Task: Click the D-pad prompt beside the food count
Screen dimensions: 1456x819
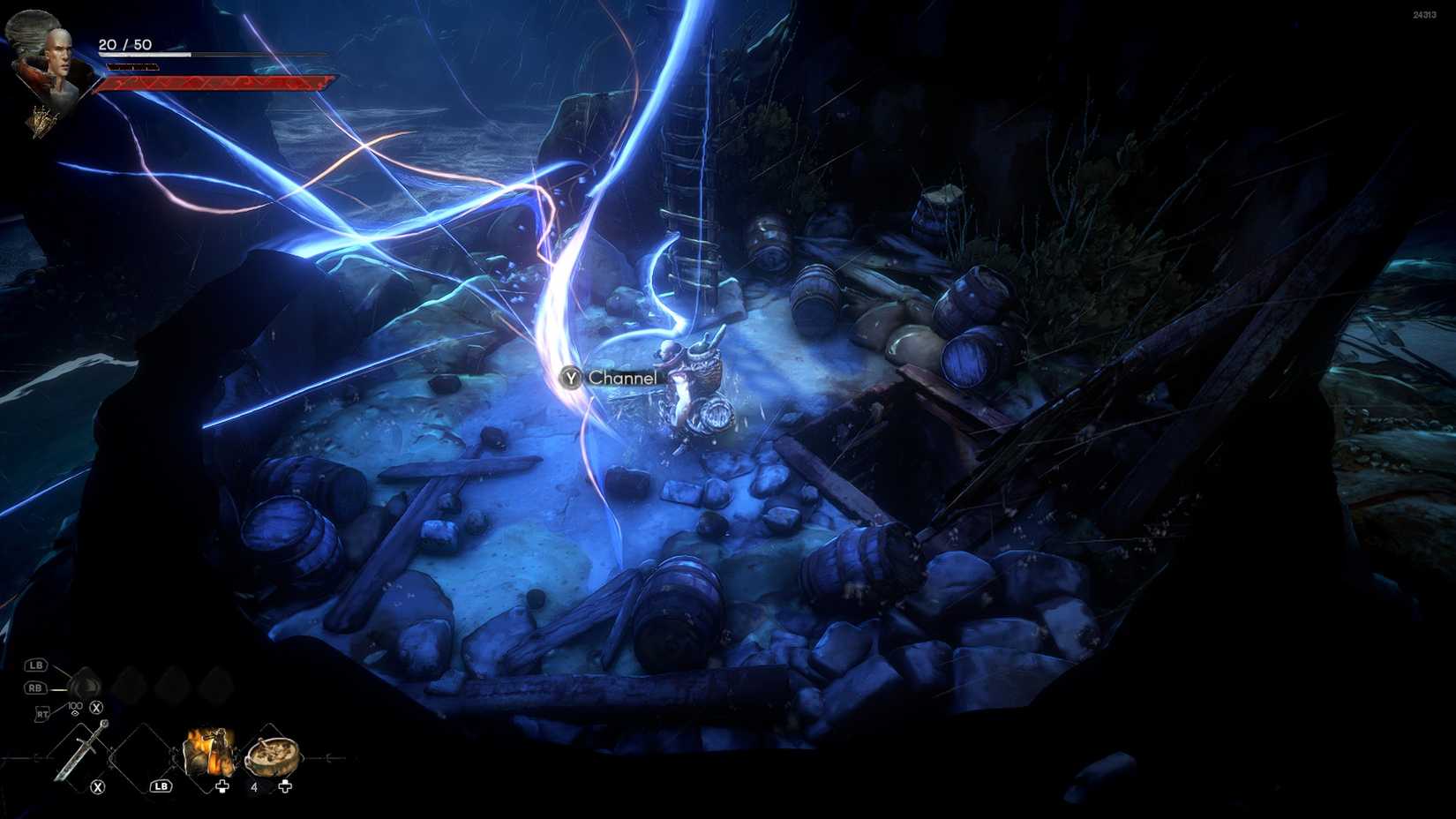Action: click(x=285, y=787)
